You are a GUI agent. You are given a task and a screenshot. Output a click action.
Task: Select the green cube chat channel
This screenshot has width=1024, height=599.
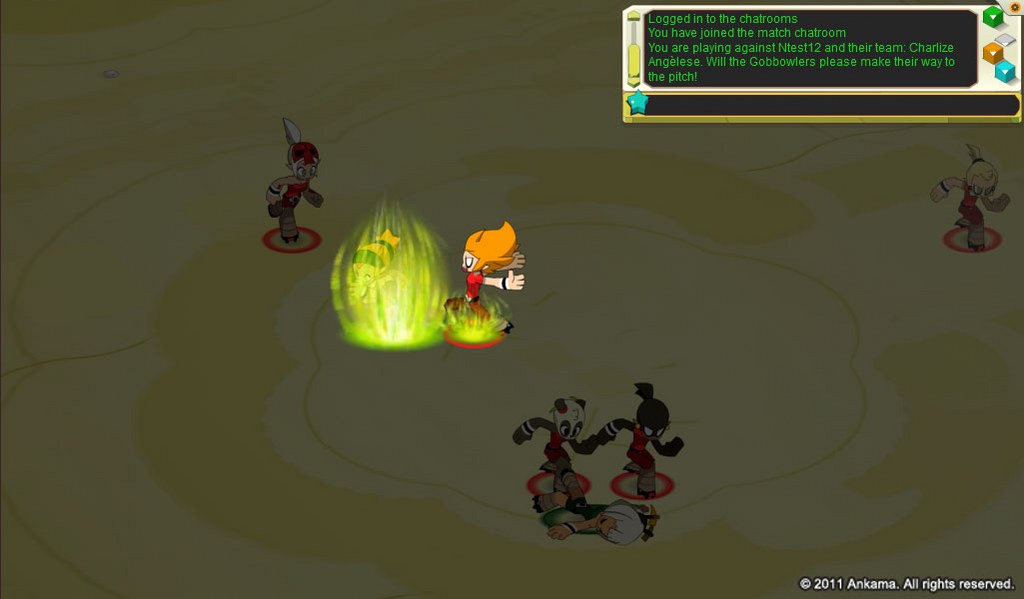992,18
